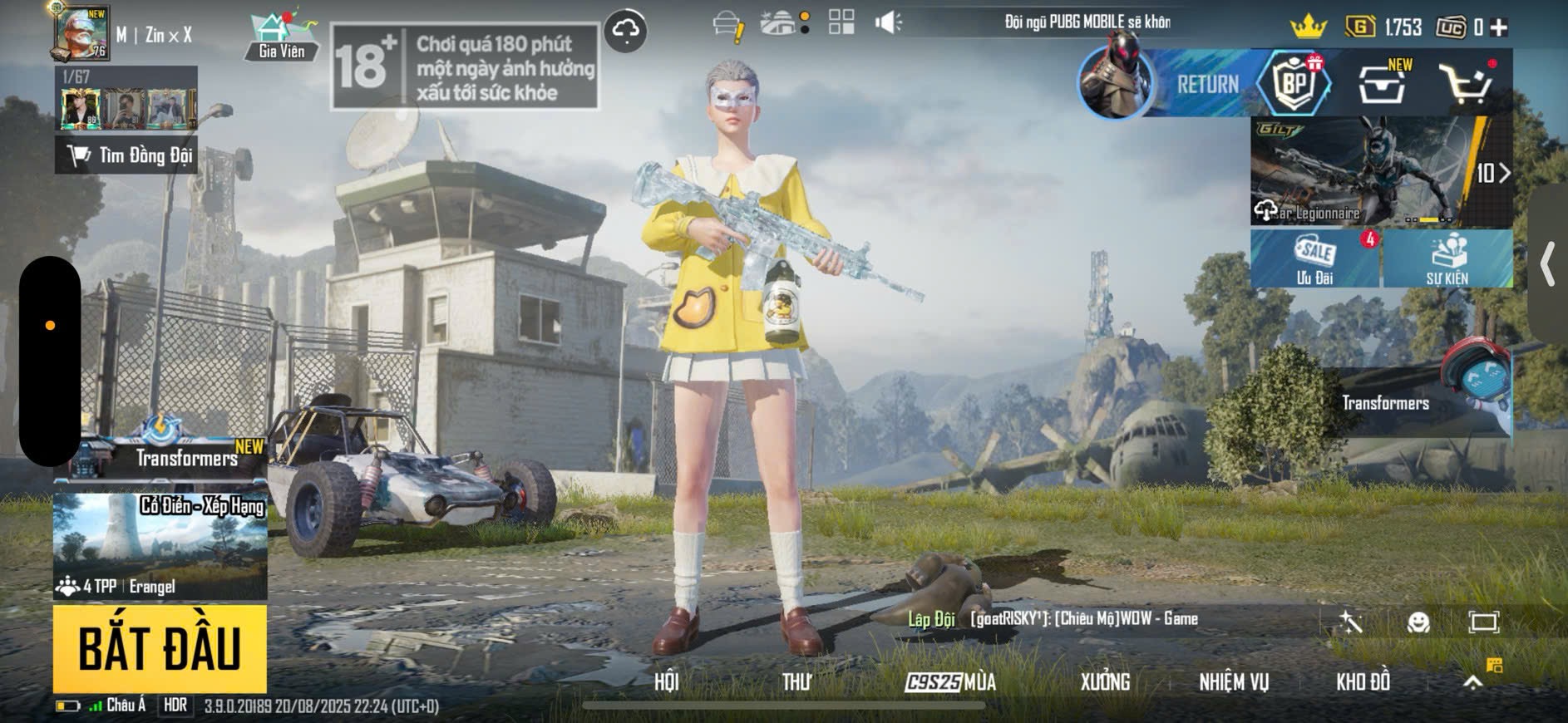This screenshot has height=723, width=1568.
Task: Open the shopping cart store
Action: tap(1467, 83)
